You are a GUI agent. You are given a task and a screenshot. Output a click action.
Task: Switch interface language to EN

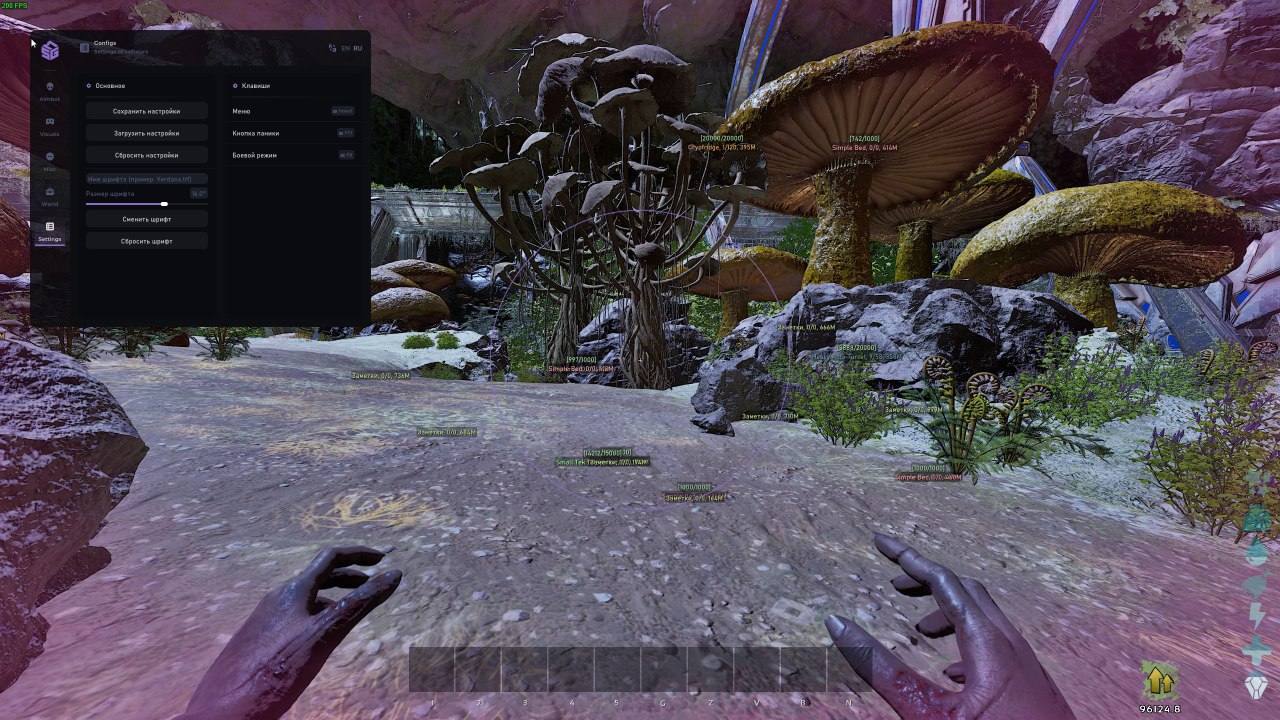tap(345, 48)
